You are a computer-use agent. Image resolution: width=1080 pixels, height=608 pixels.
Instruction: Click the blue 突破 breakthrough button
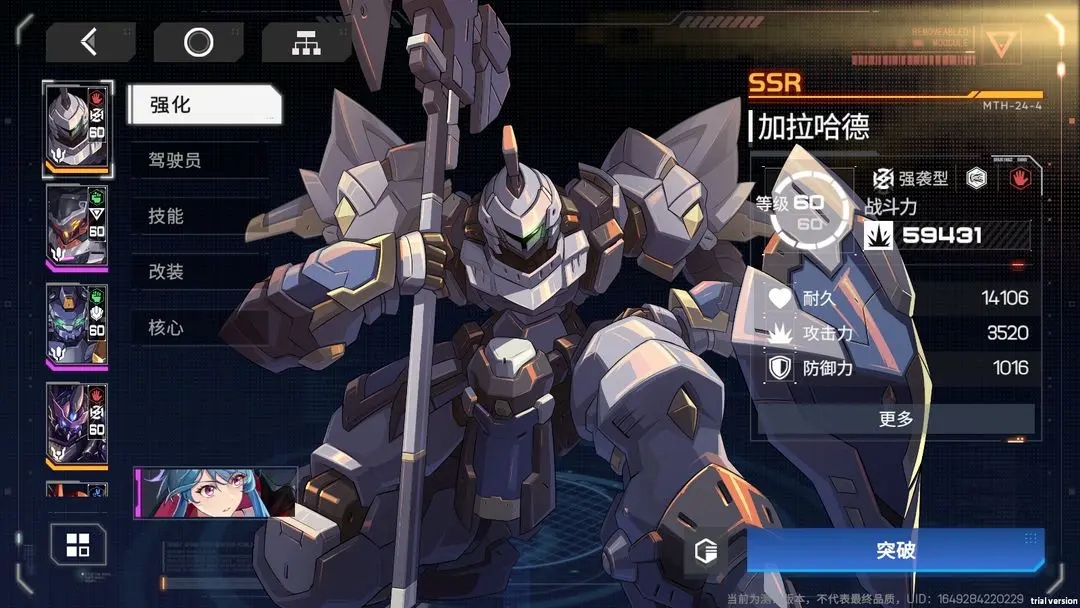pos(895,551)
